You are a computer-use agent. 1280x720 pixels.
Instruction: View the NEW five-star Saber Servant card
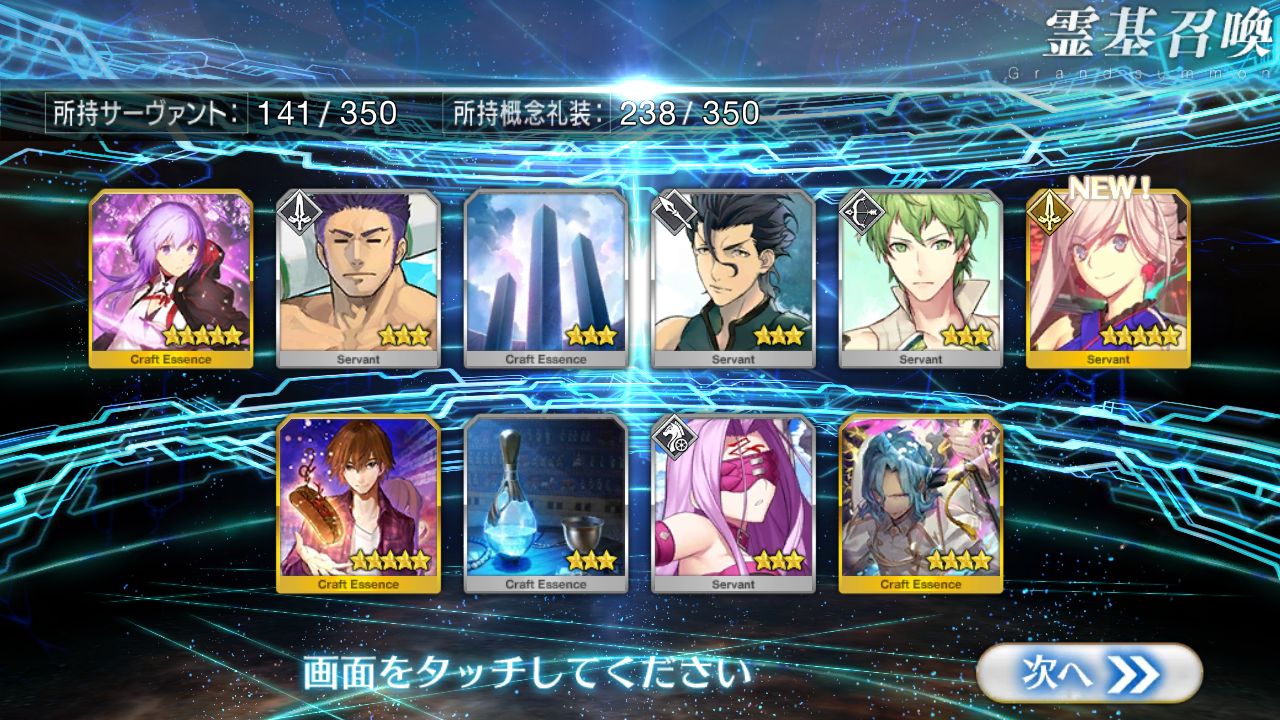pyautogui.click(x=1108, y=278)
